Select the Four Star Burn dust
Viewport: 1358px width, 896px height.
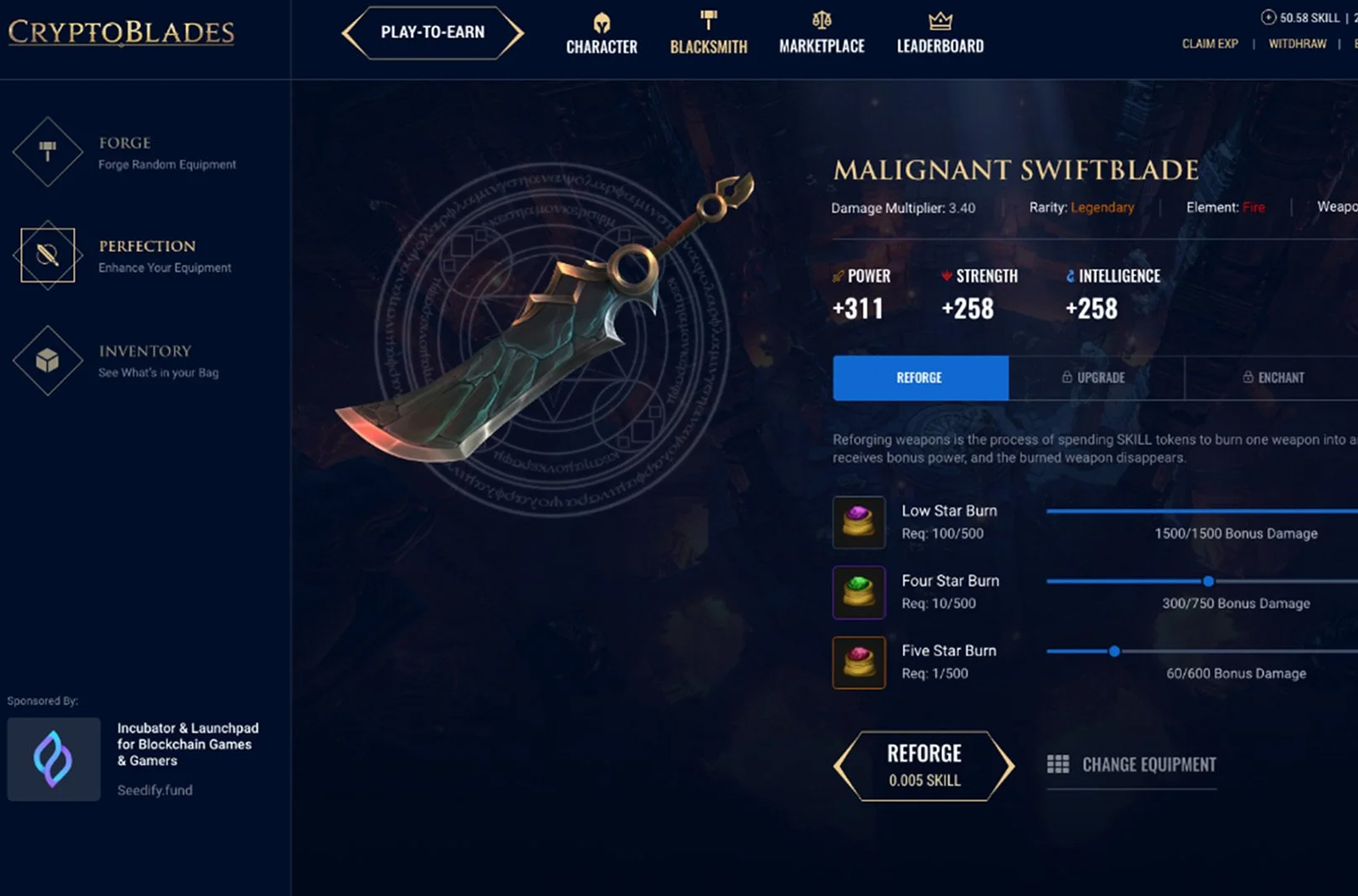(x=859, y=591)
